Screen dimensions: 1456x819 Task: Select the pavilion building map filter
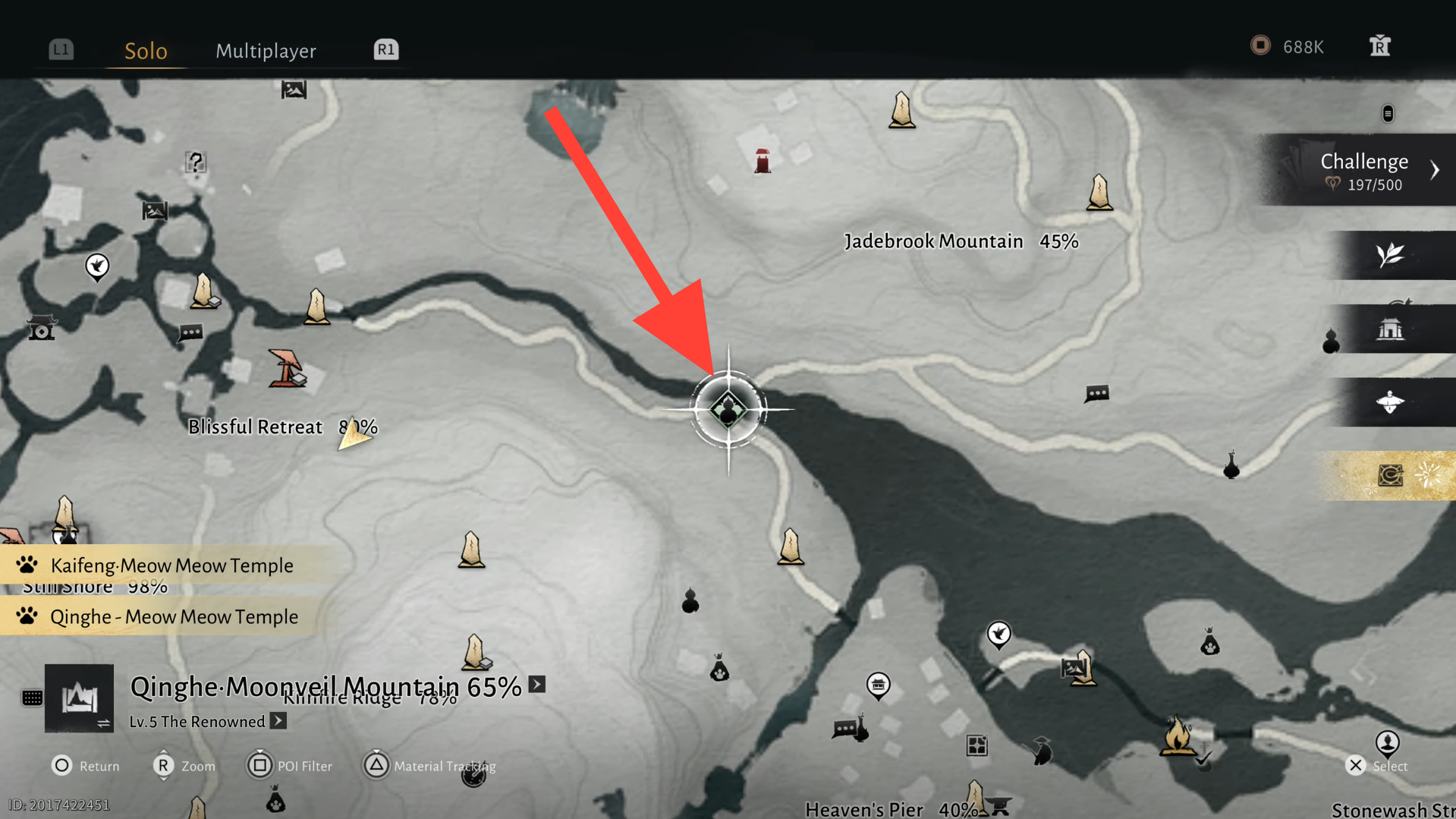click(x=1390, y=329)
